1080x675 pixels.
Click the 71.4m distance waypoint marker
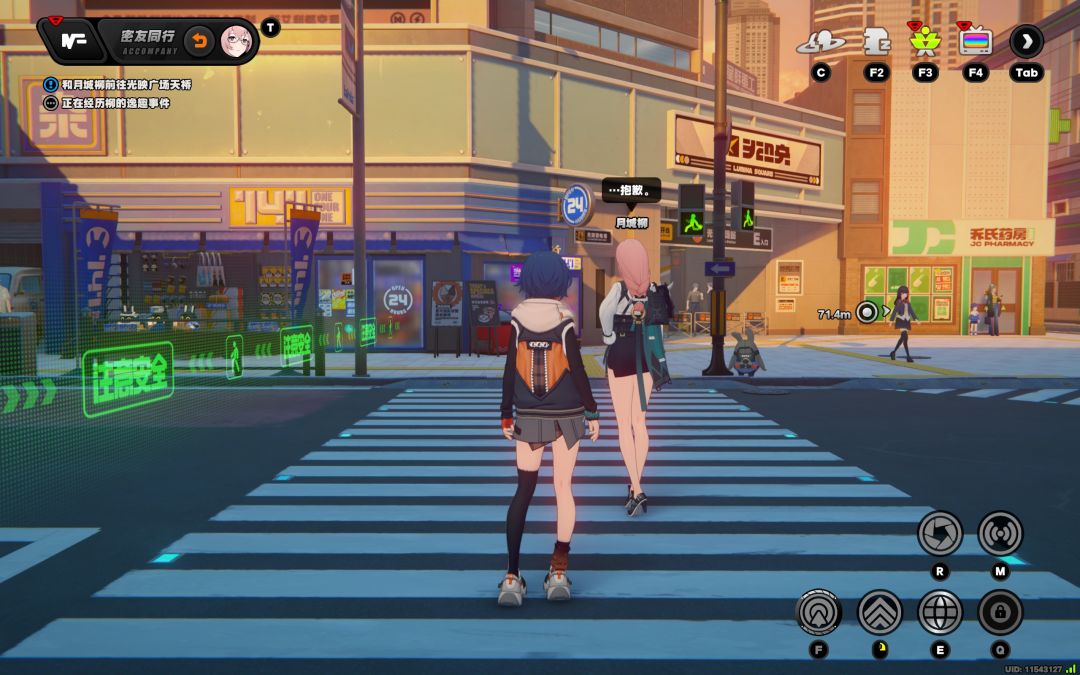coord(867,313)
